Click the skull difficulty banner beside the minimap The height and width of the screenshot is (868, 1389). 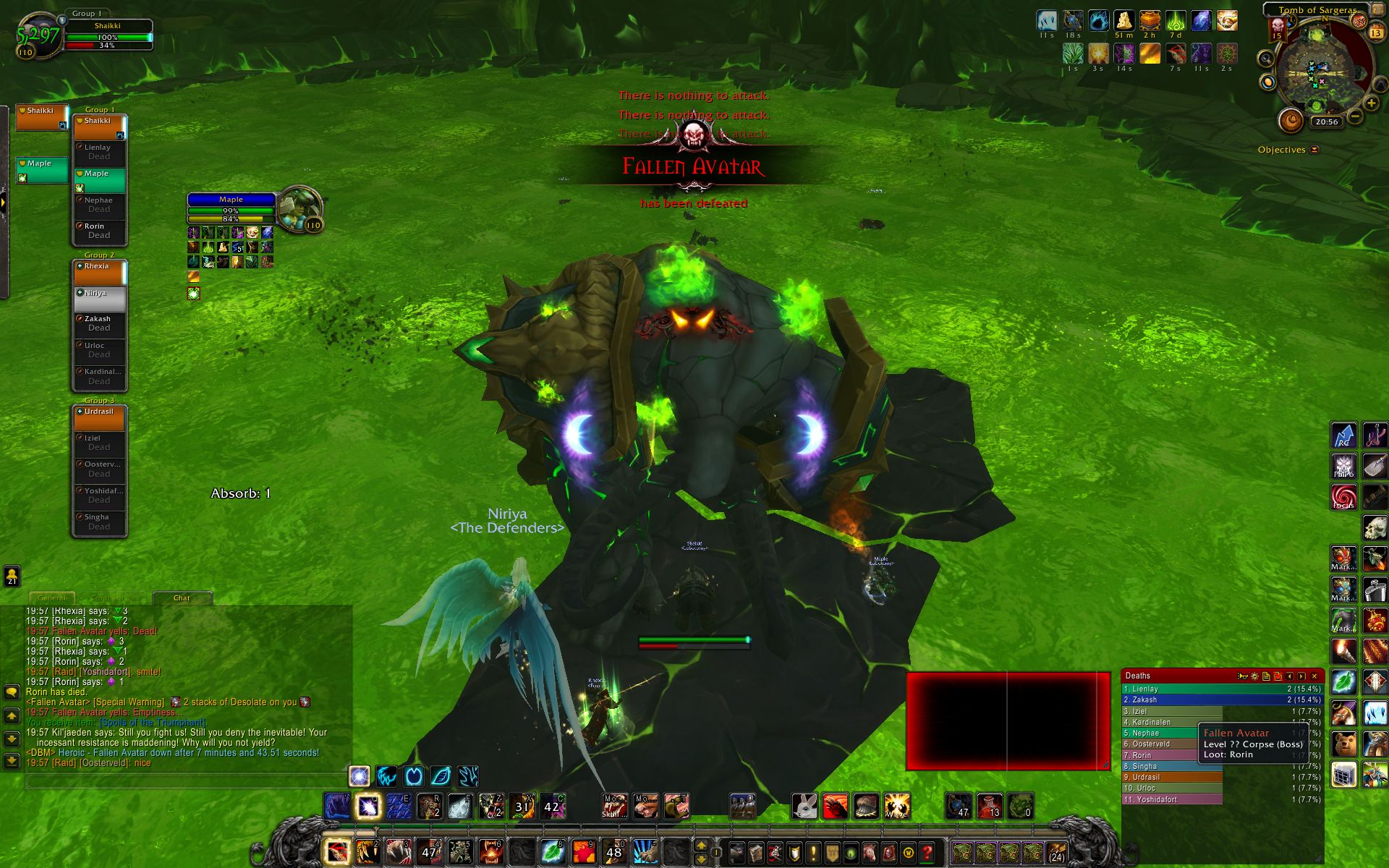pyautogui.click(x=1277, y=29)
